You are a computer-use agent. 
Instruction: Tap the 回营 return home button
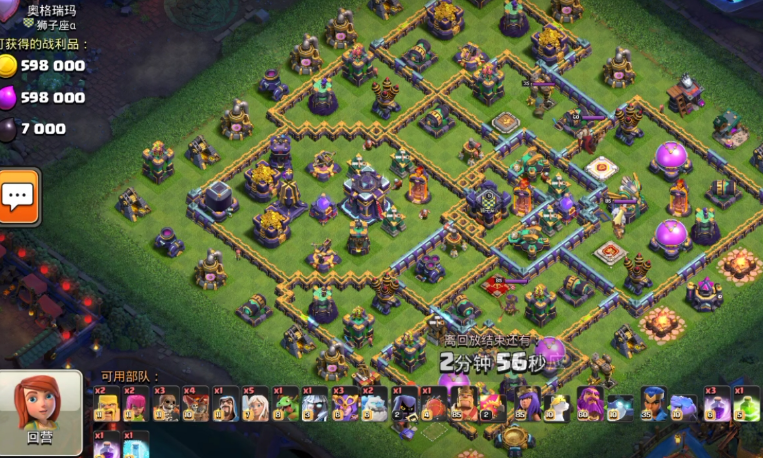(40, 410)
